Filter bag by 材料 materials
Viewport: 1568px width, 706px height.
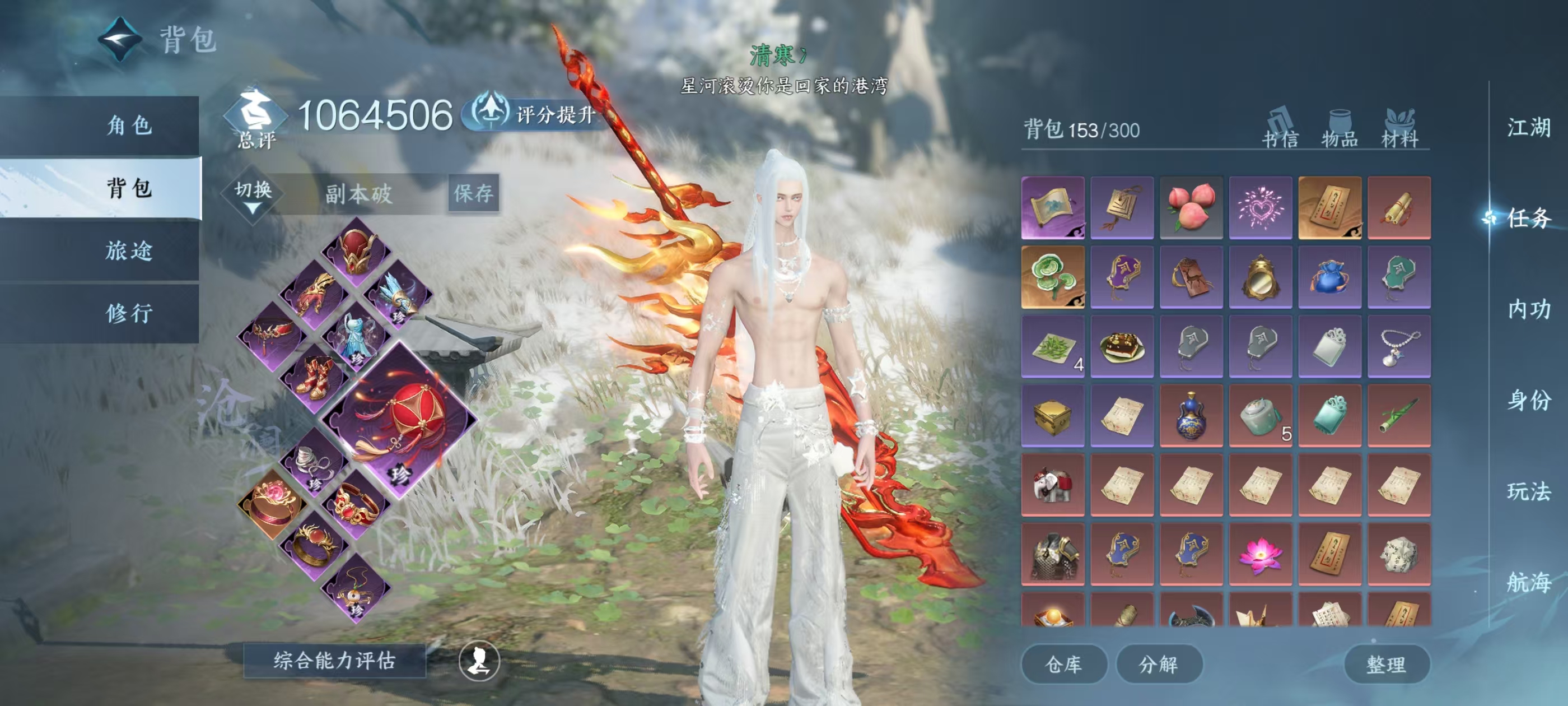pyautogui.click(x=1400, y=130)
